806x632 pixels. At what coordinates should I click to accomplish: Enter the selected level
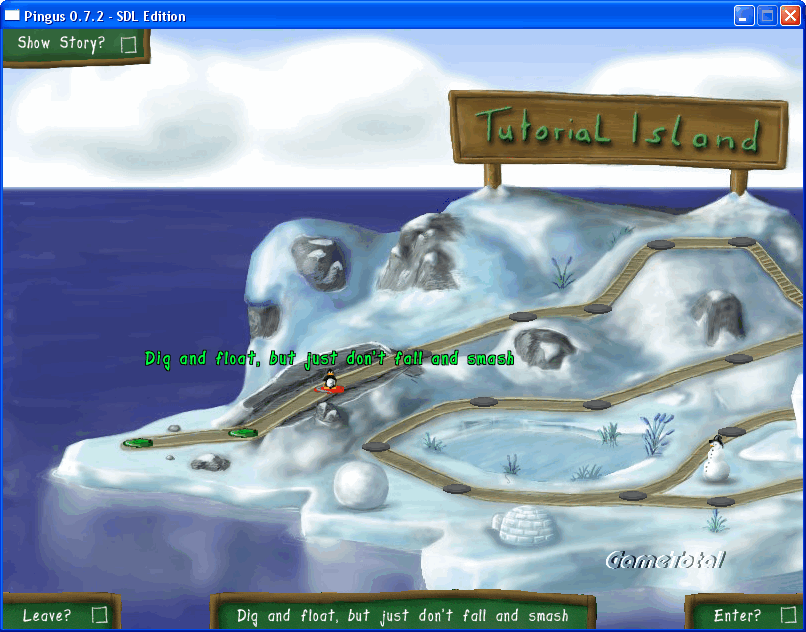coord(745,614)
